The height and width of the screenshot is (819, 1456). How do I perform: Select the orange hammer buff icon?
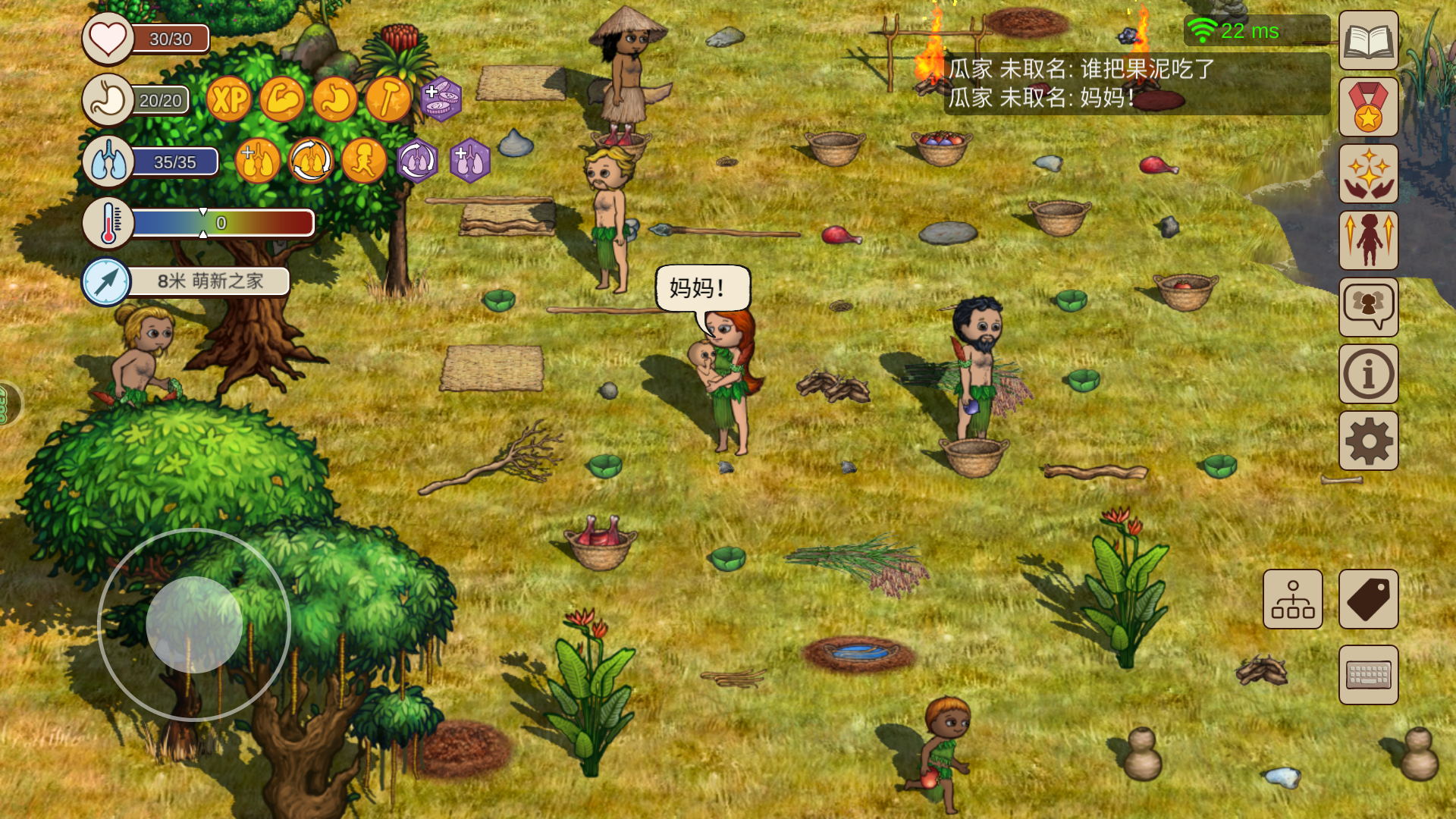[x=388, y=99]
